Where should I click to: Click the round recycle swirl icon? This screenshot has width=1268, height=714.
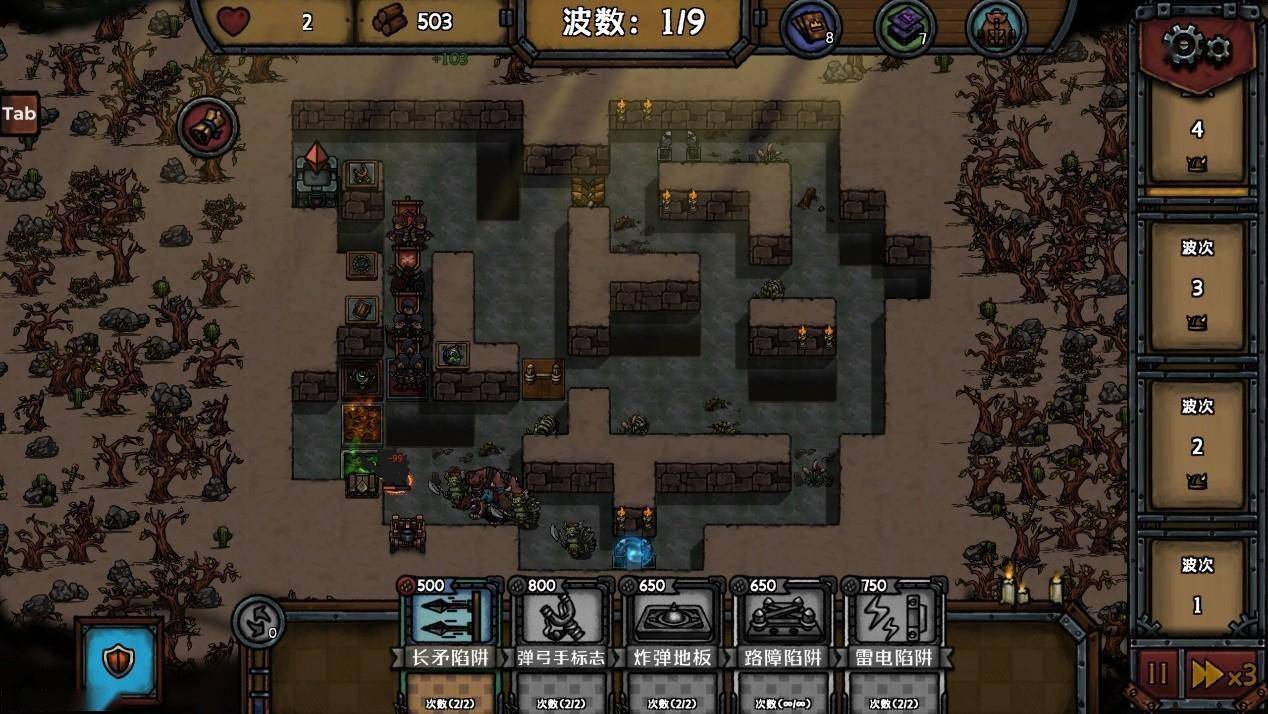tap(258, 621)
